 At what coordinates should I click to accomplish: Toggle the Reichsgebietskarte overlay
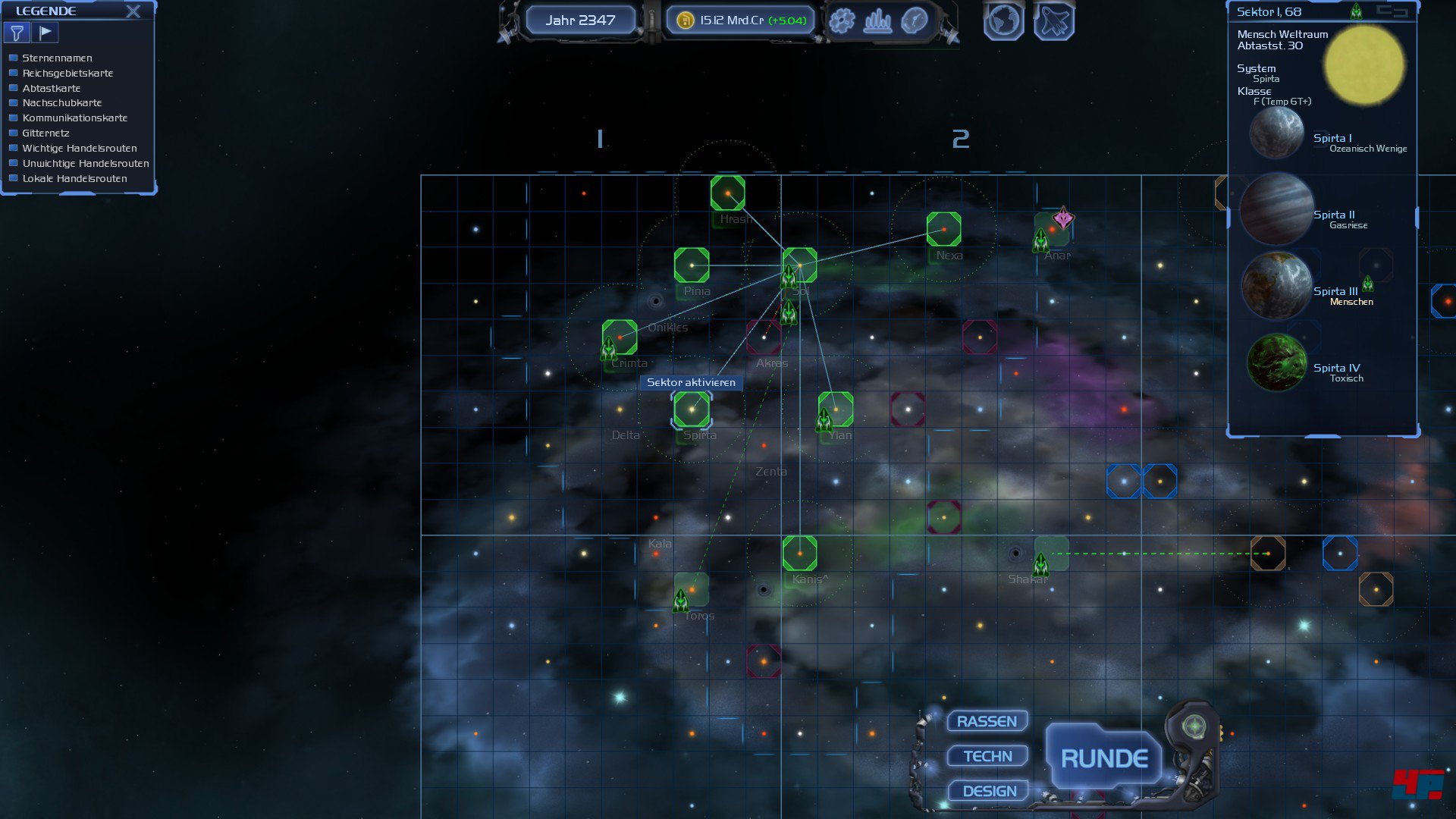13,73
